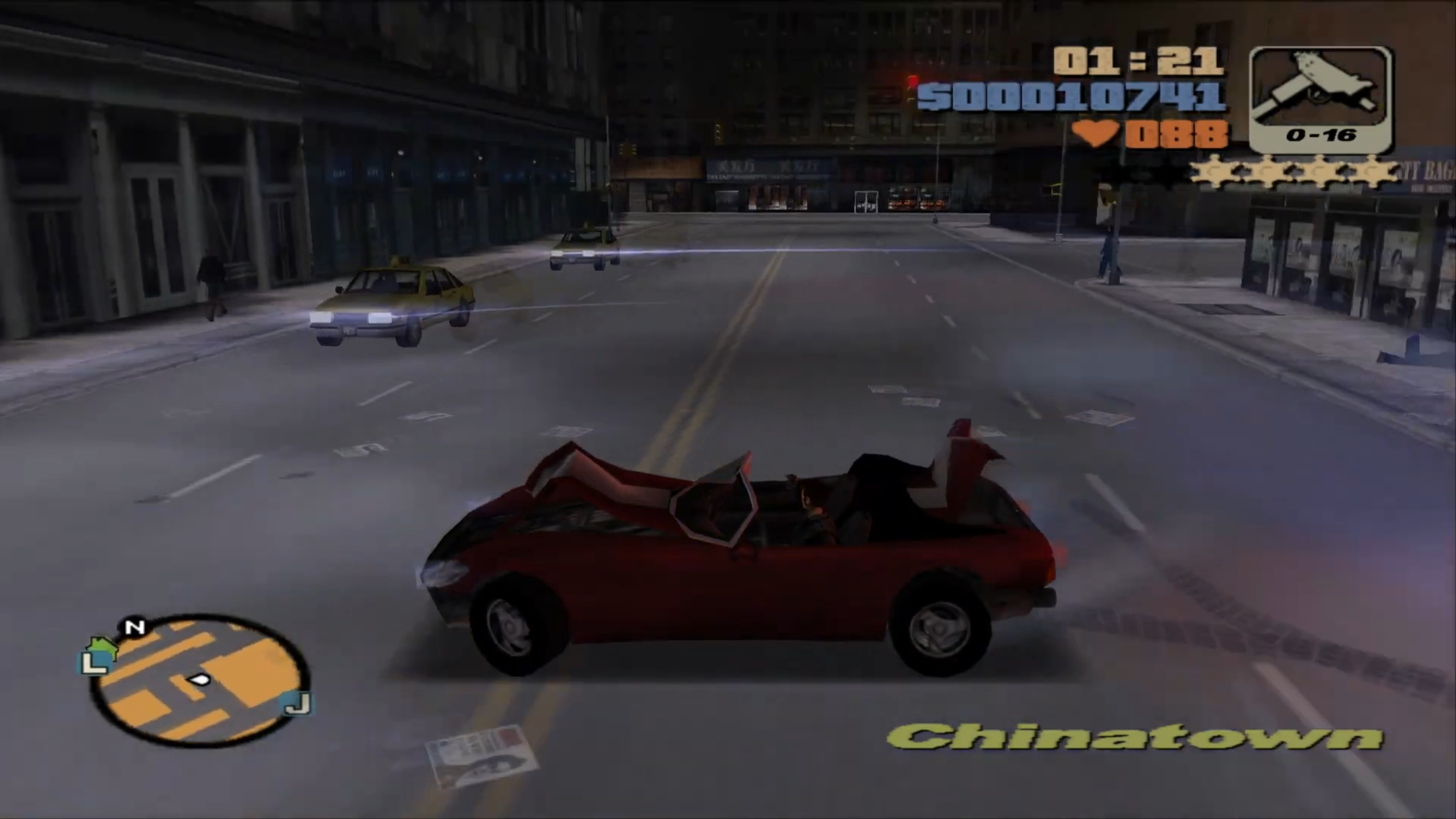The image size is (1456, 819).
Task: Click the white player arrow blip on the radar
Action: tap(200, 679)
